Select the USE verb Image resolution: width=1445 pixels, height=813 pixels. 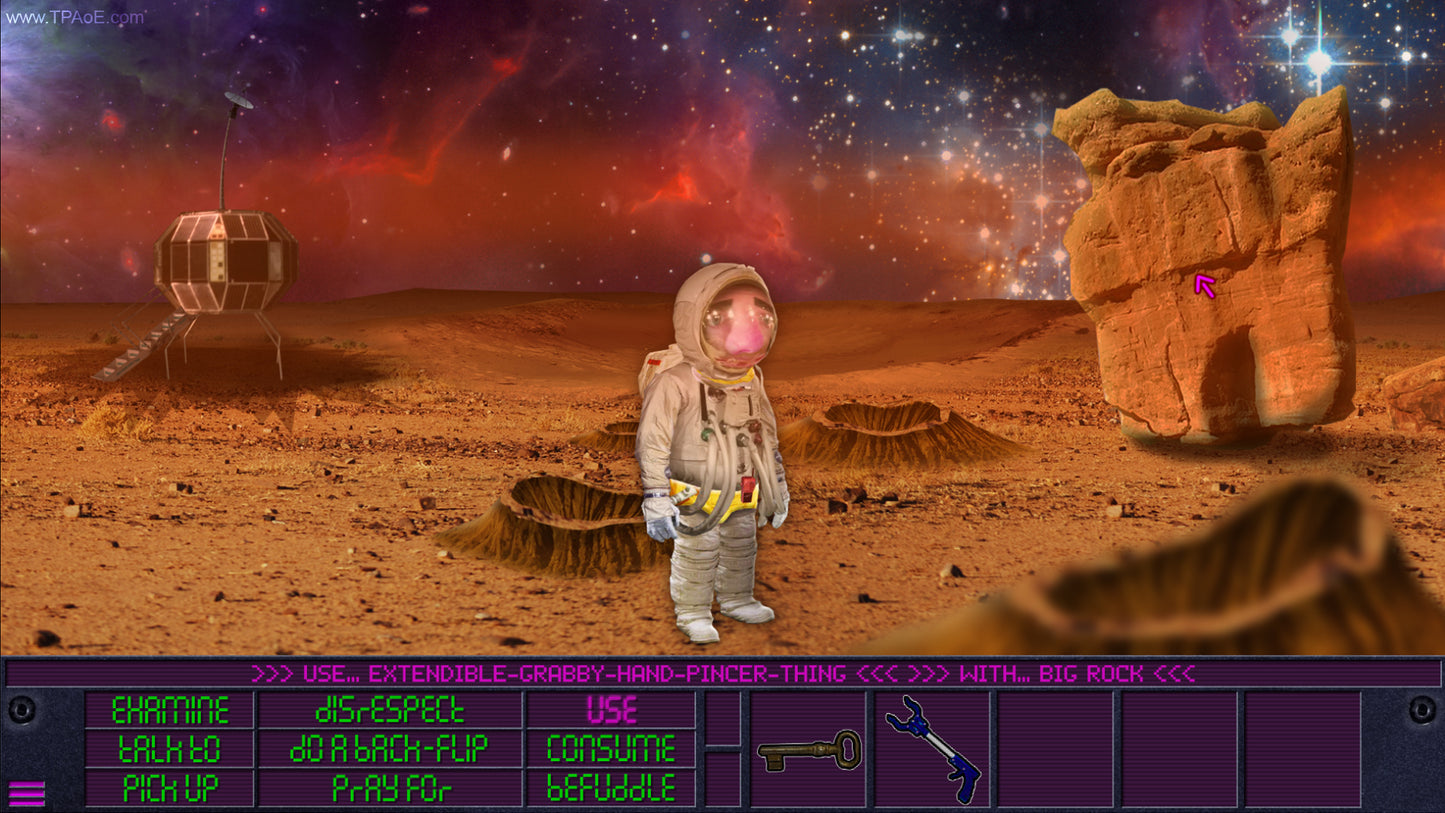tap(611, 711)
